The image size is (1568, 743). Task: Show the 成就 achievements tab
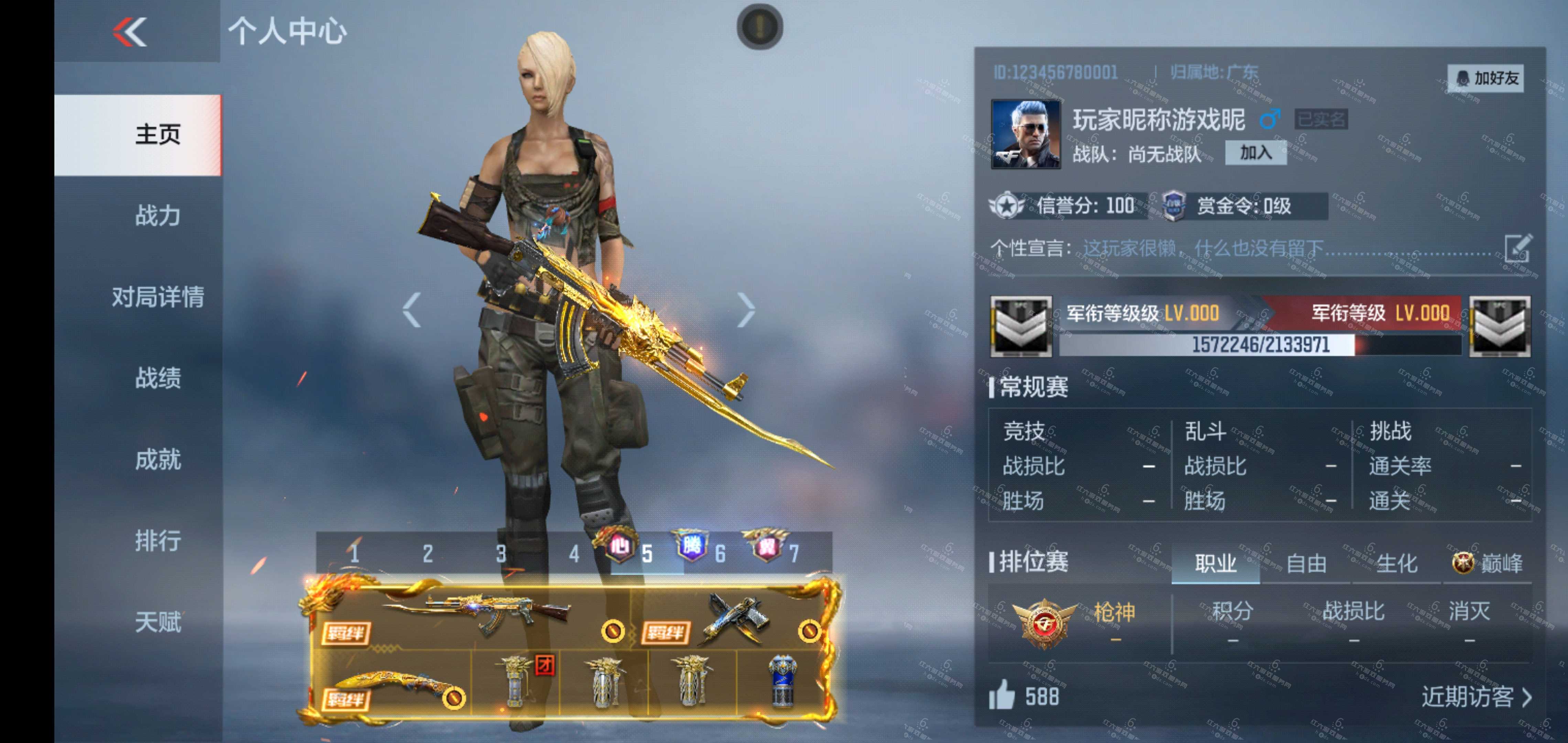(x=157, y=459)
